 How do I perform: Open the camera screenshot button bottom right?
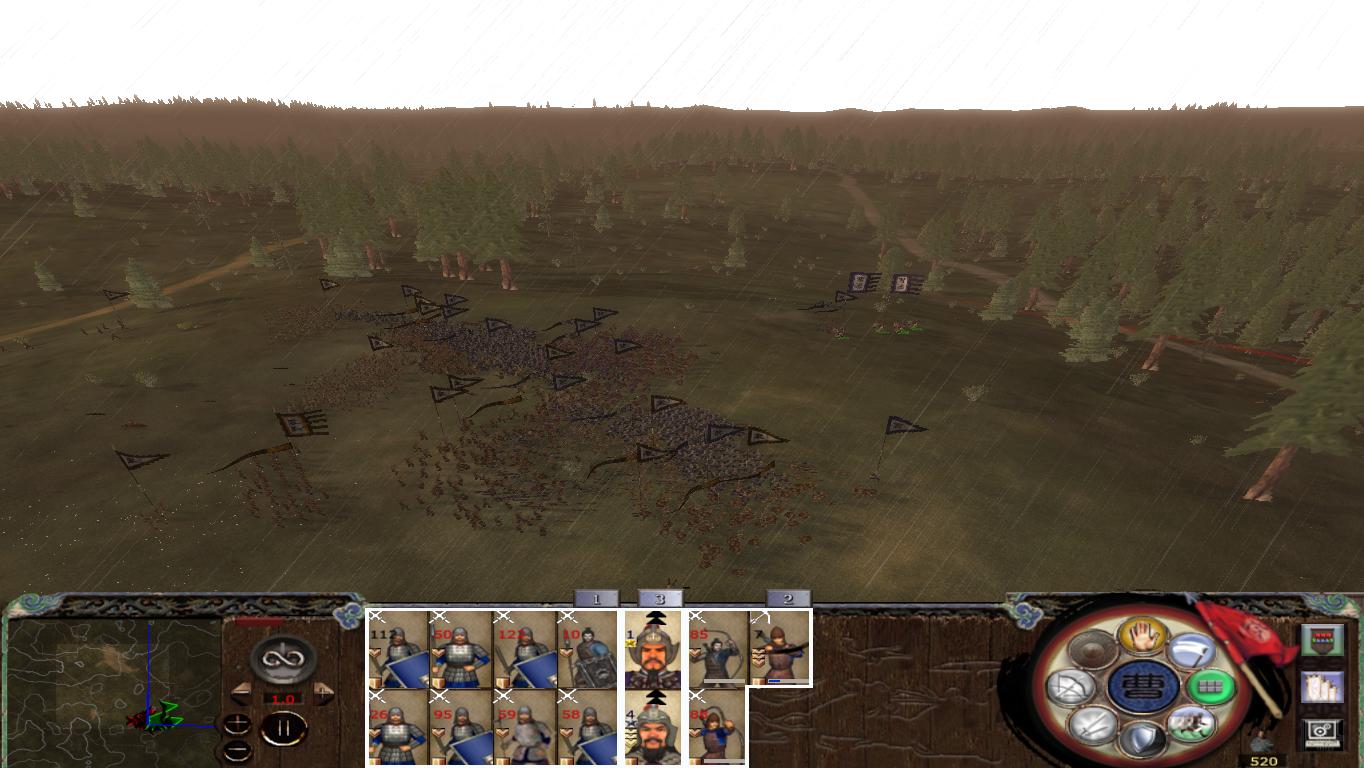[1323, 730]
